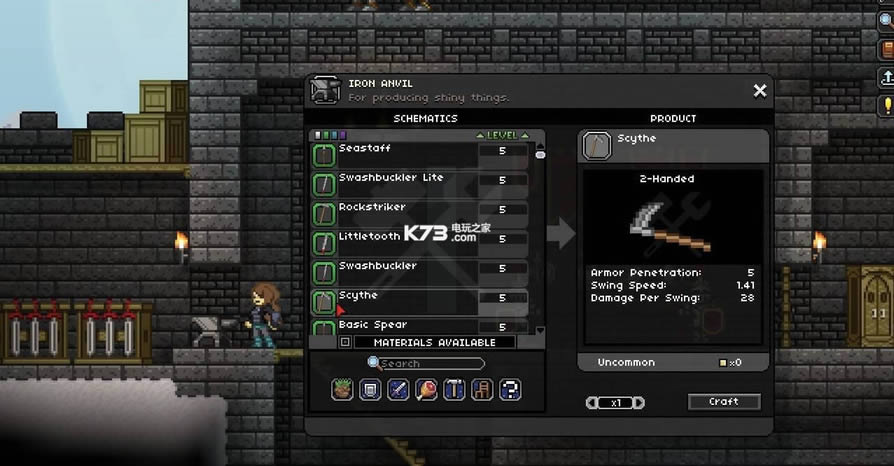Open the yellow exclamation quest icon
This screenshot has width=894, height=466.
pyautogui.click(x=886, y=105)
